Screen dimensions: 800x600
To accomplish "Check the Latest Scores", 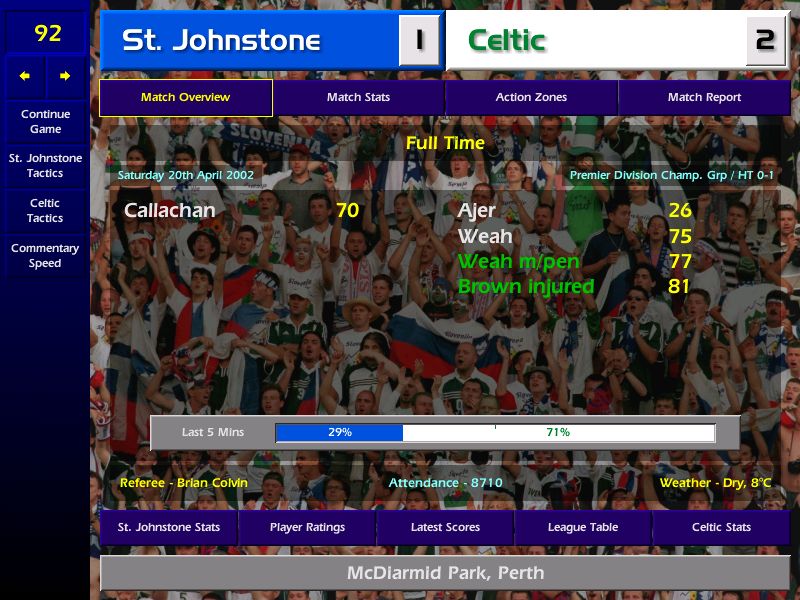I will coord(445,527).
